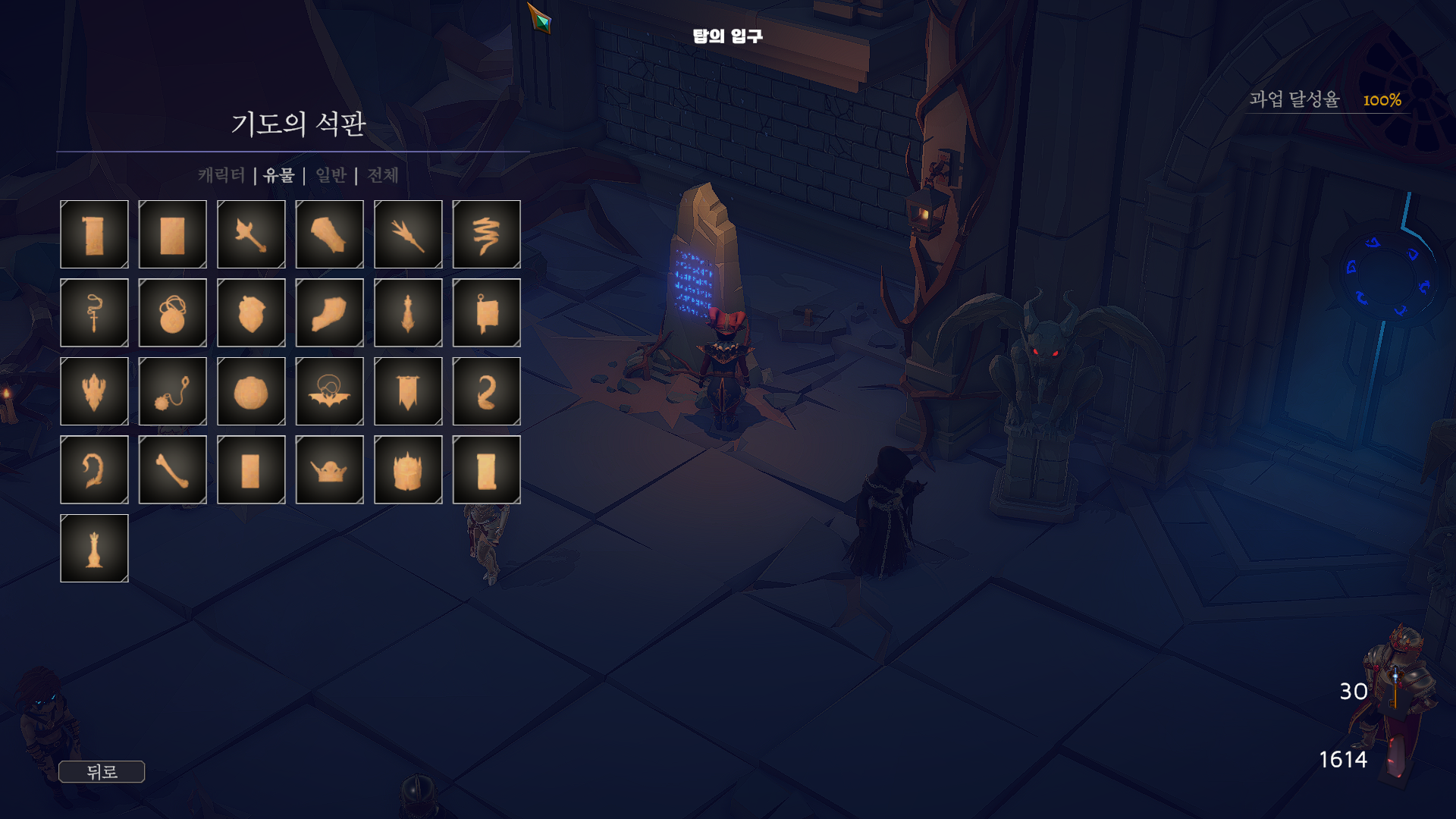Viewport: 1456px width, 819px height.
Task: Open the 일반 tab
Action: [331, 175]
